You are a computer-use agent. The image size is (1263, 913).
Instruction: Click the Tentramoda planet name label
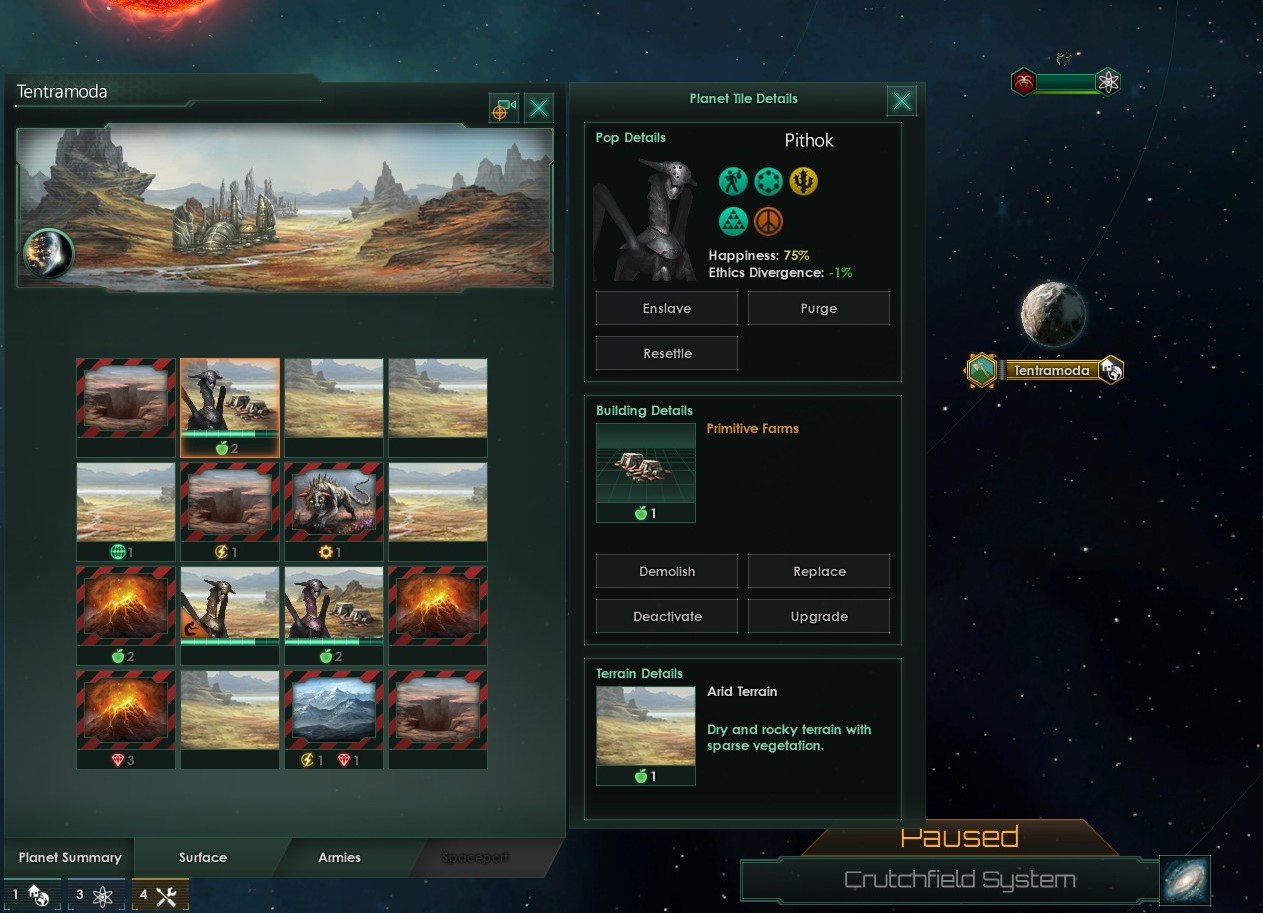[x=1051, y=370]
